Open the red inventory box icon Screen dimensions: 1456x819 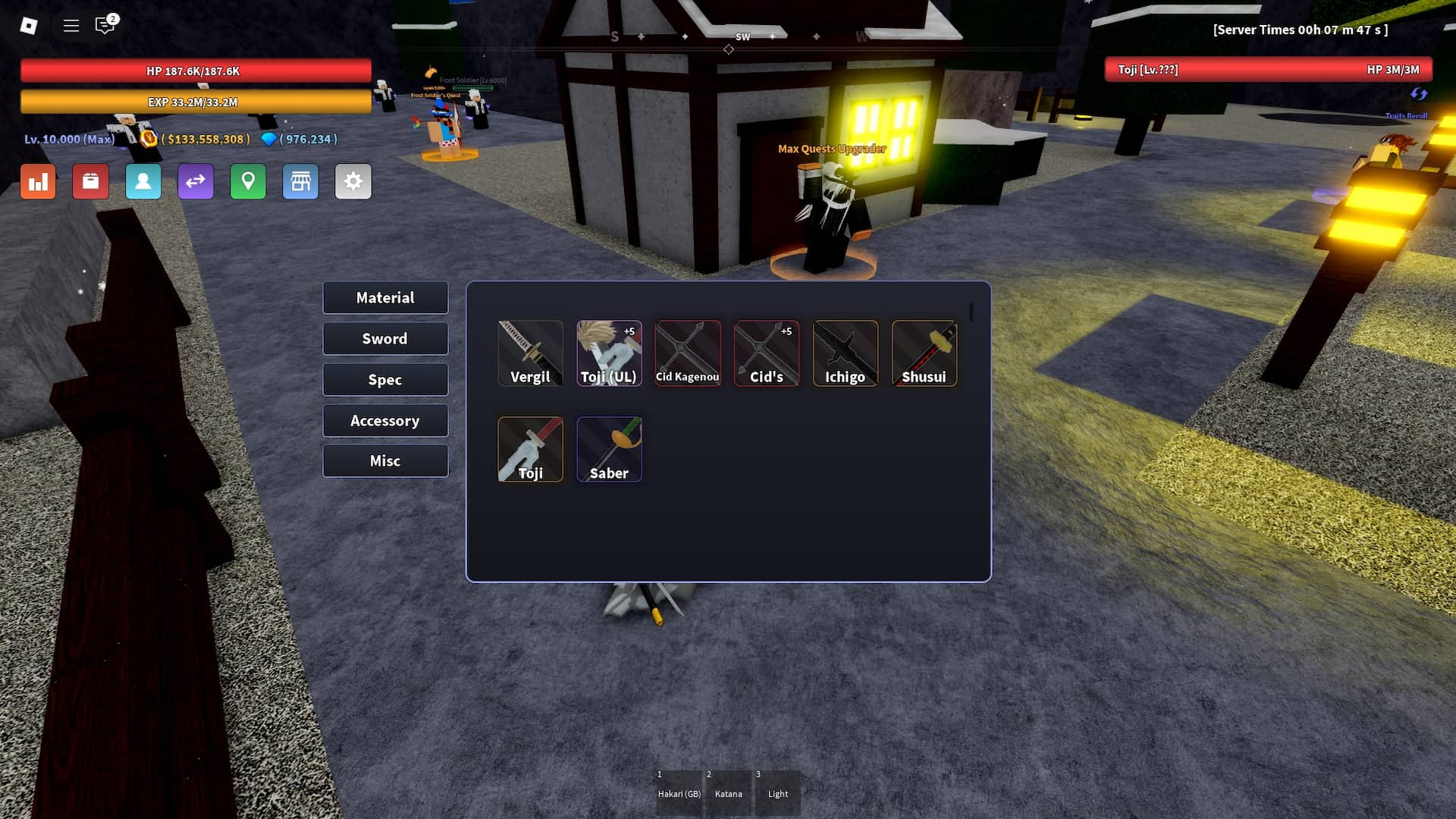click(x=90, y=181)
